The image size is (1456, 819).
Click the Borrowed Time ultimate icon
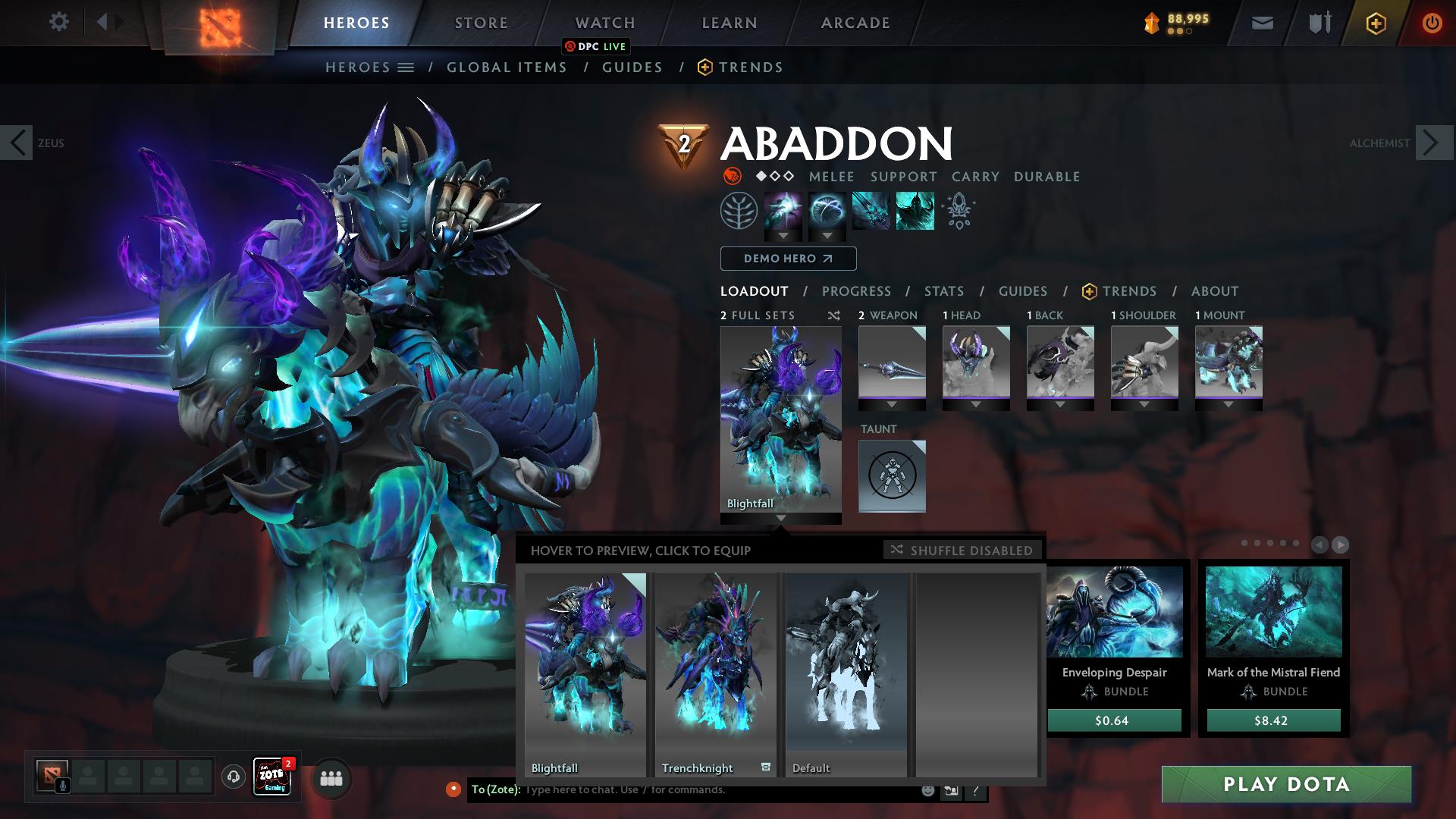[914, 211]
